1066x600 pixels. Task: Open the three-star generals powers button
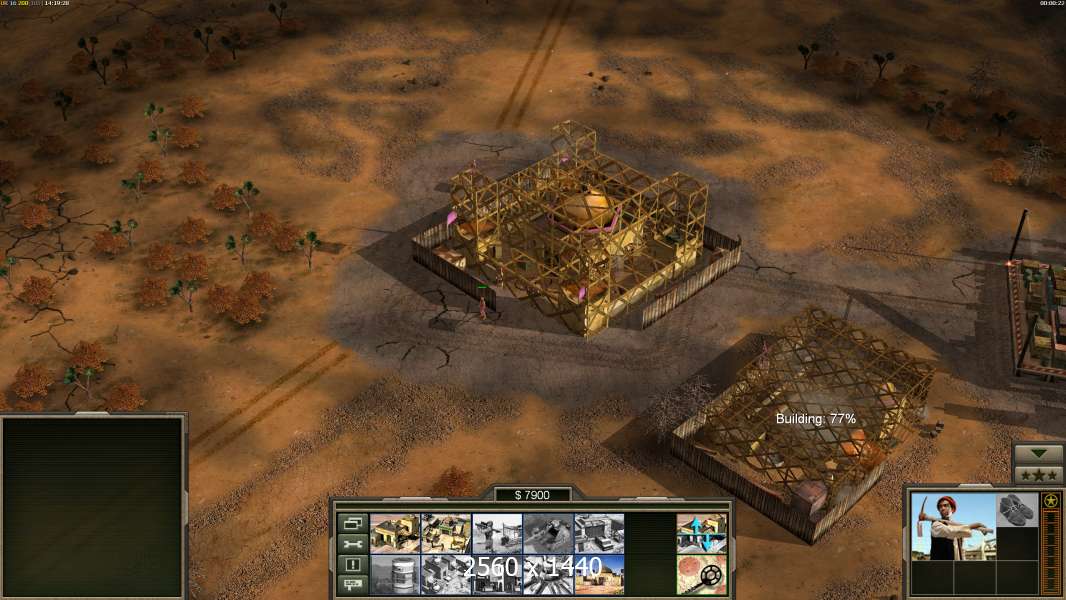(x=1039, y=475)
